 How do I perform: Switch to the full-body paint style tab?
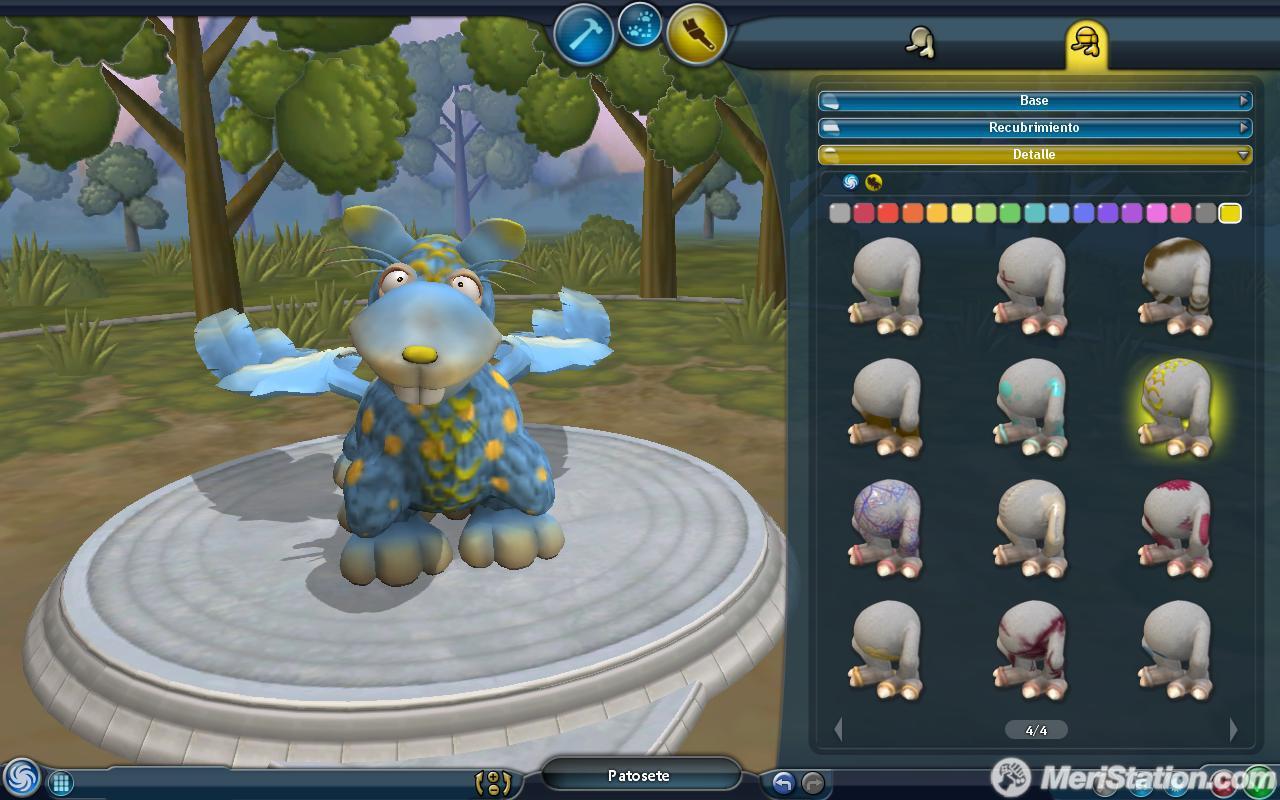click(918, 42)
